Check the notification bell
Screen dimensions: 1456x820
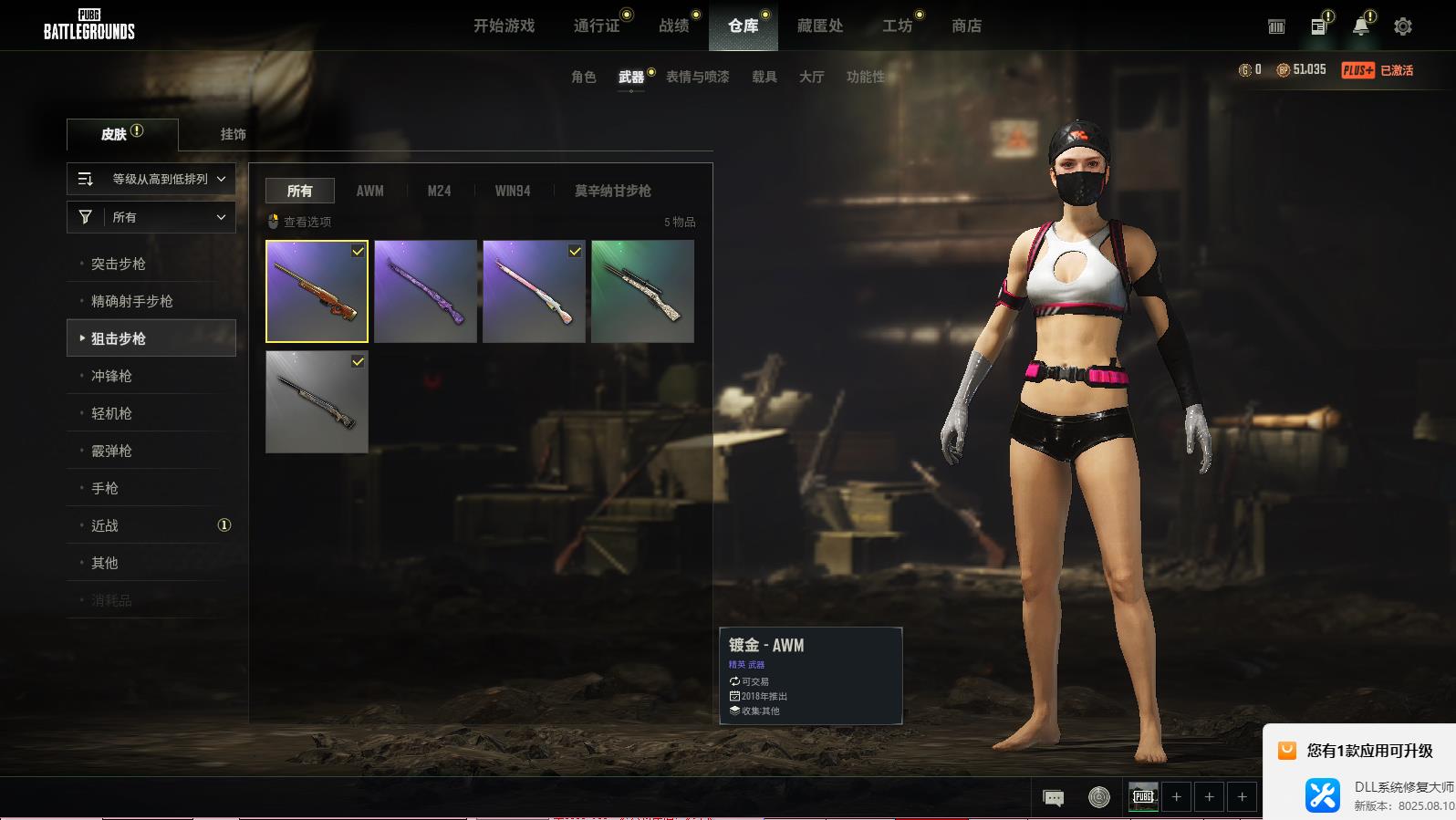[1360, 26]
